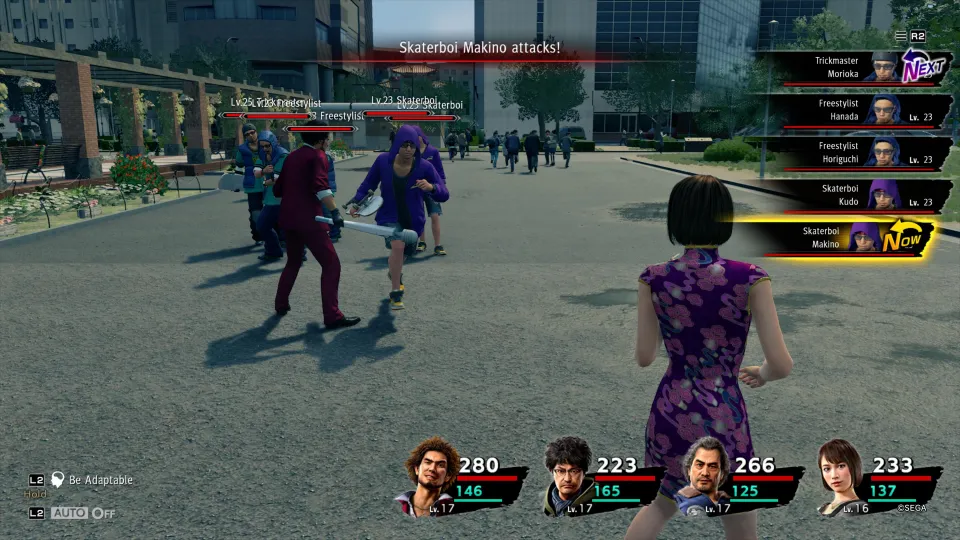Select Trickmaster Morioka in the turn order
Screen dimensions: 960x540
850,68
